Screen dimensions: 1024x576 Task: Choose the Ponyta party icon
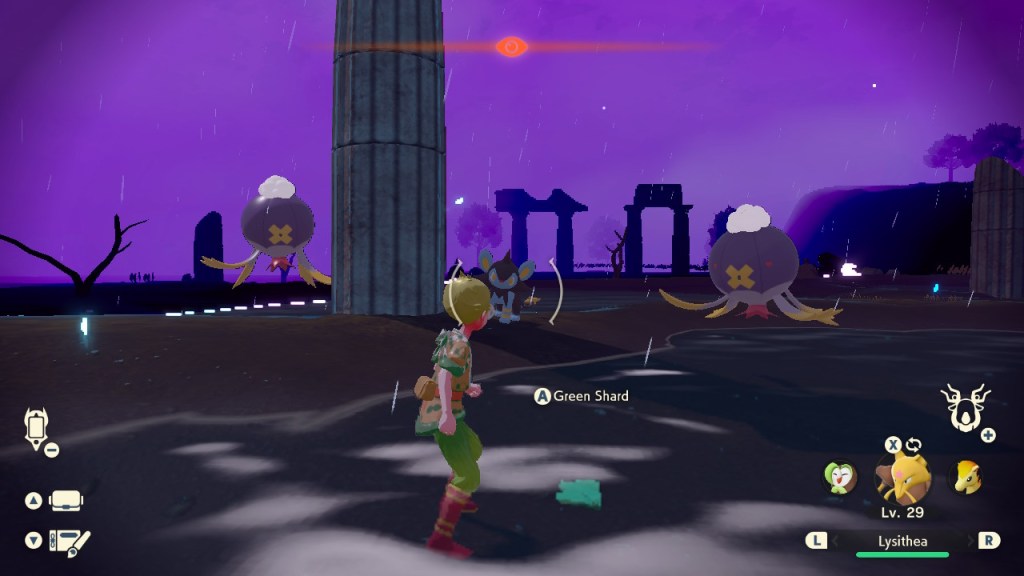965,477
